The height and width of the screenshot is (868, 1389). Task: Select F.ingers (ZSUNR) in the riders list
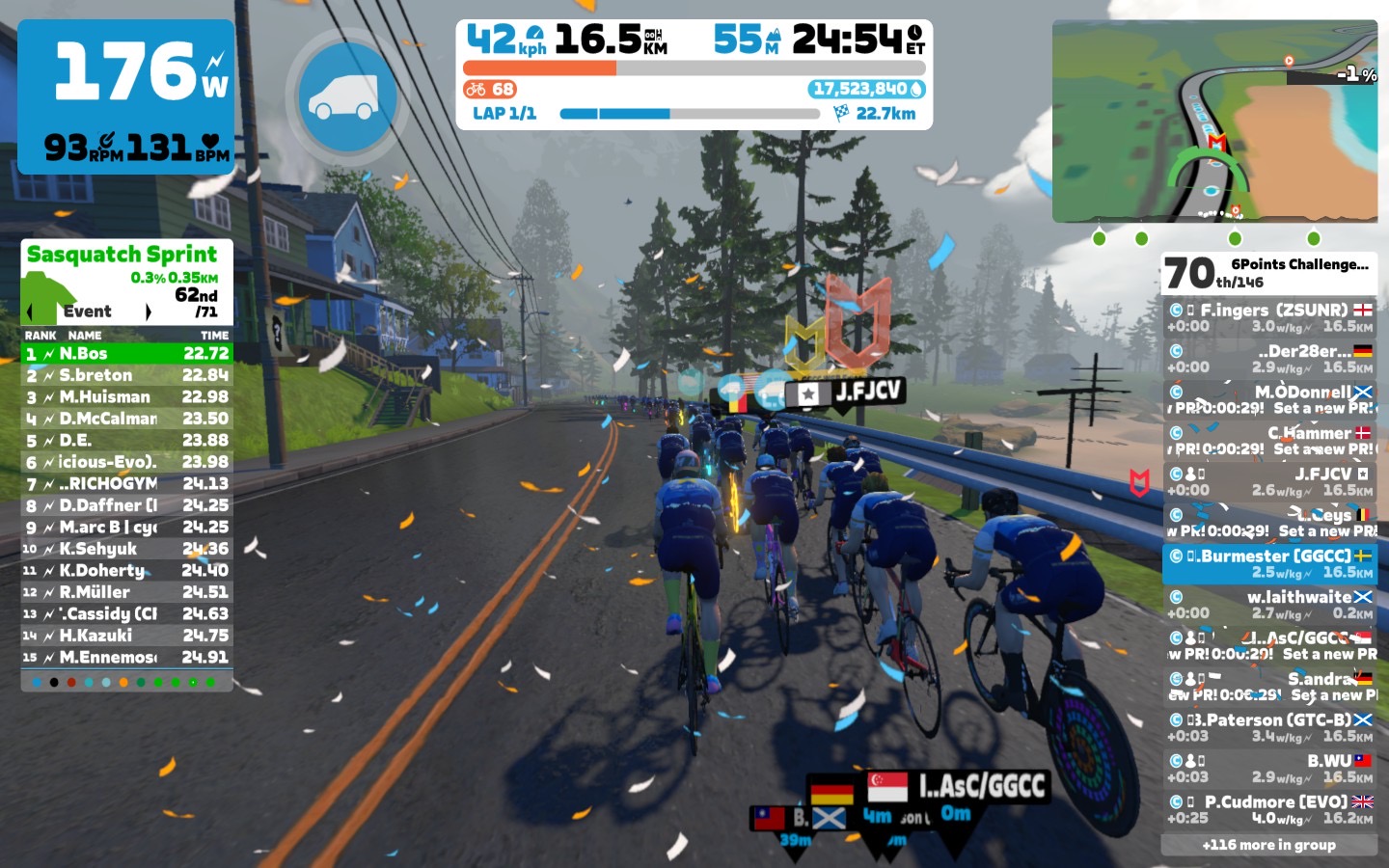(x=1268, y=318)
